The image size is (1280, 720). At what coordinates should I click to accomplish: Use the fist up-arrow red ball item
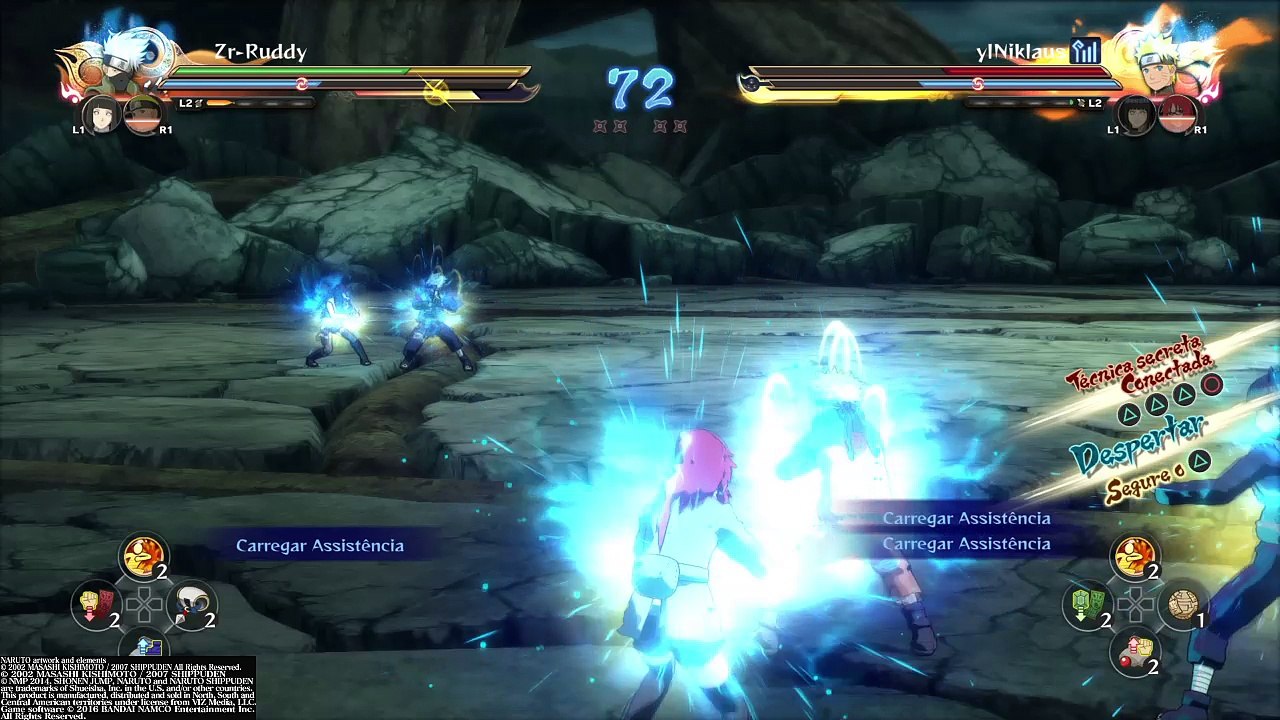[1134, 650]
